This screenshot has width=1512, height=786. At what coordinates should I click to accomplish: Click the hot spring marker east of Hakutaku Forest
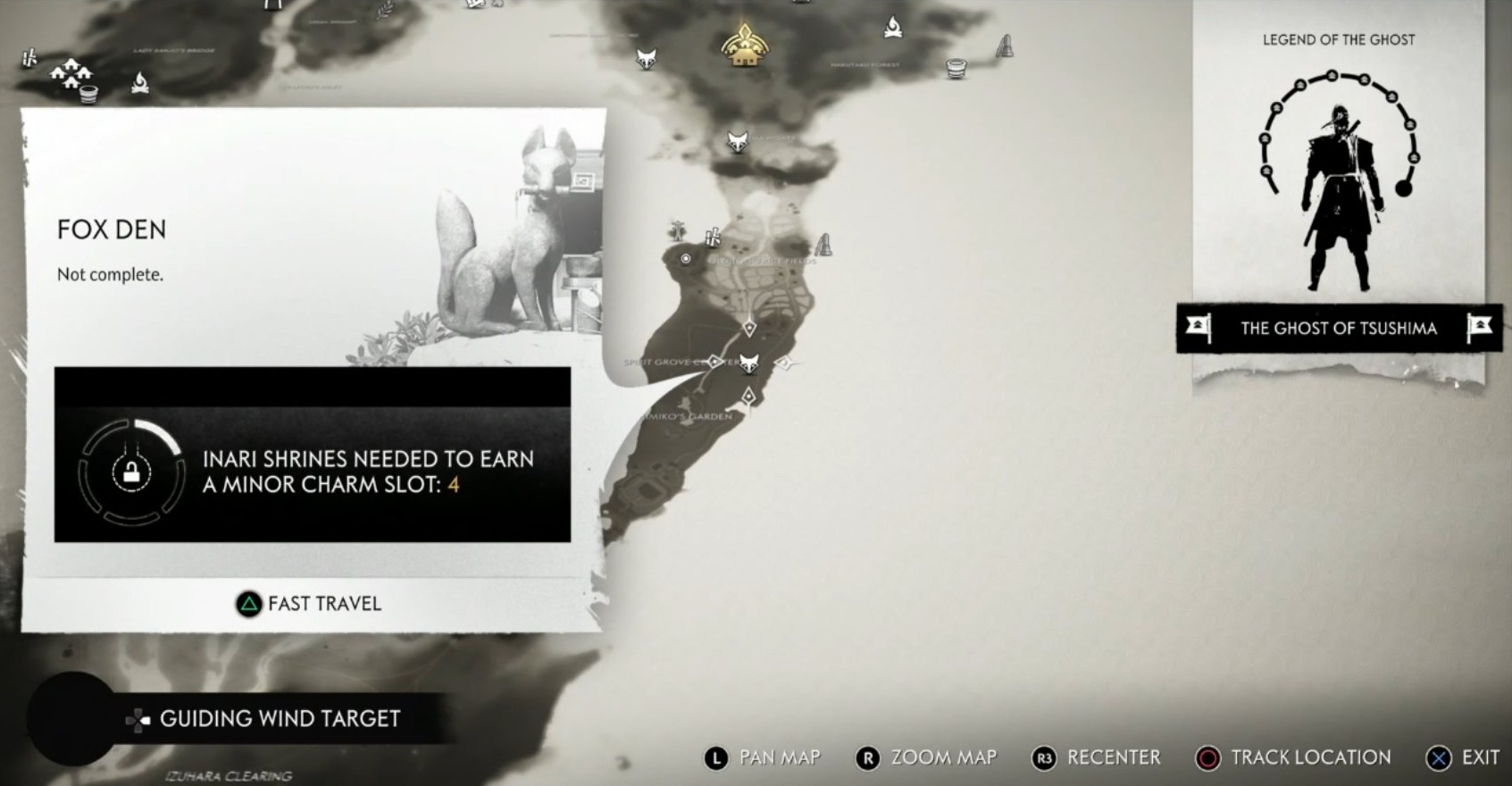[956, 68]
